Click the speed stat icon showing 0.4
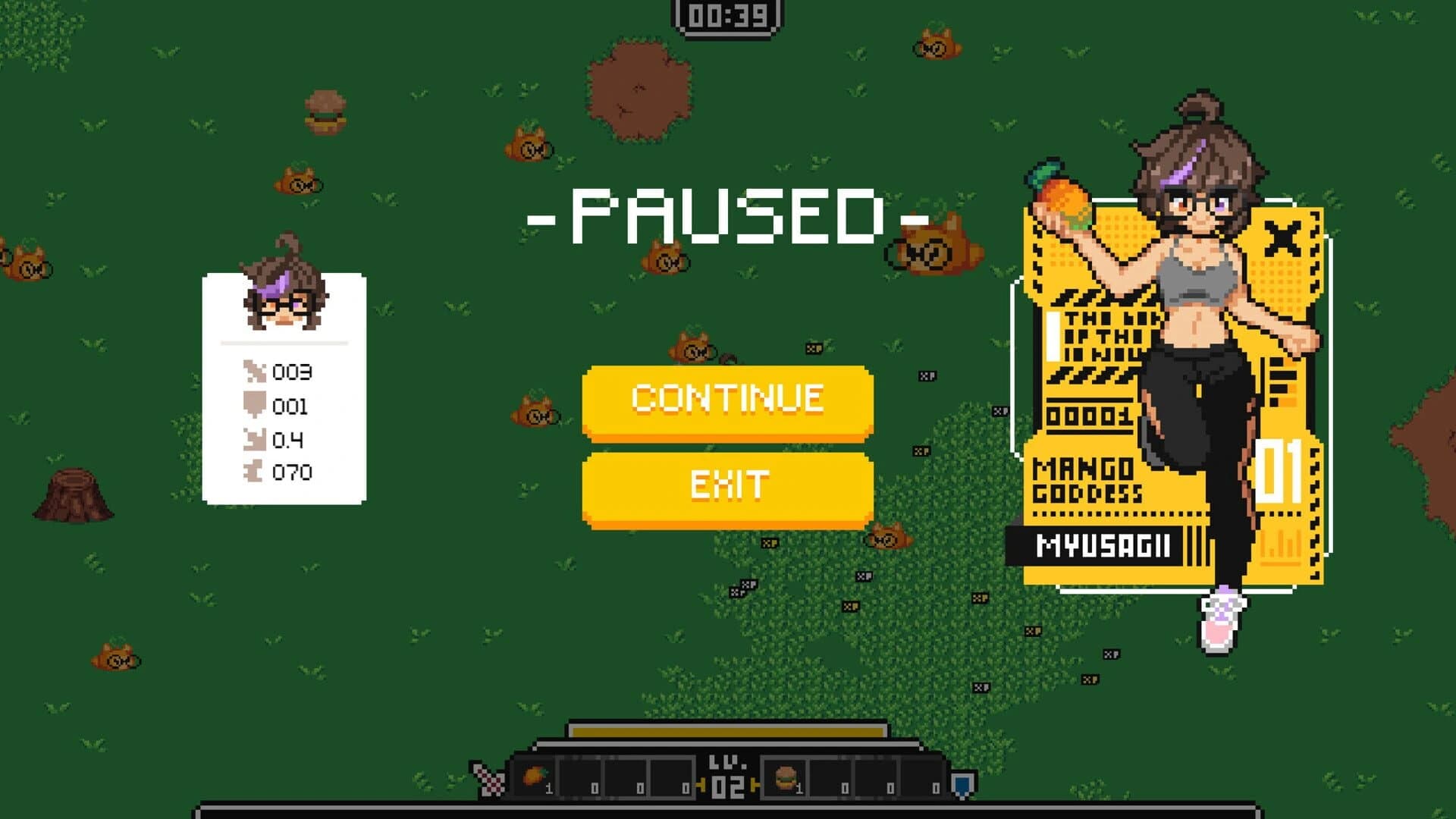This screenshot has height=819, width=1456. 256,438
